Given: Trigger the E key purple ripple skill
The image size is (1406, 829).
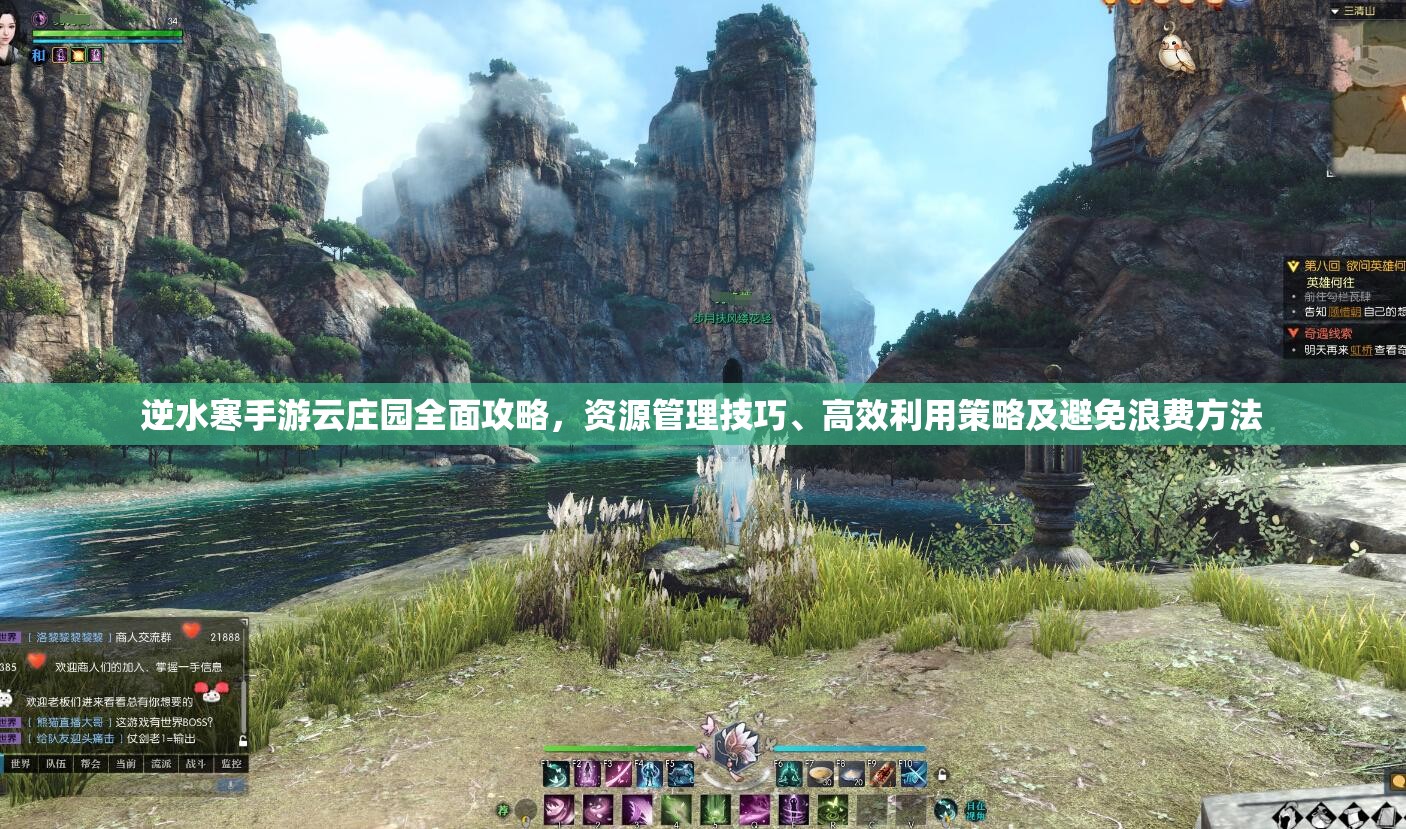Looking at the screenshot, I should 794,810.
